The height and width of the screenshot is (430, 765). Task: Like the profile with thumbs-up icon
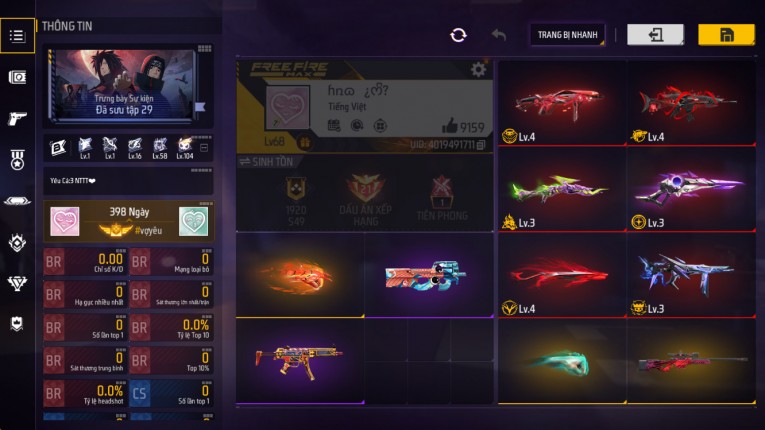[450, 127]
